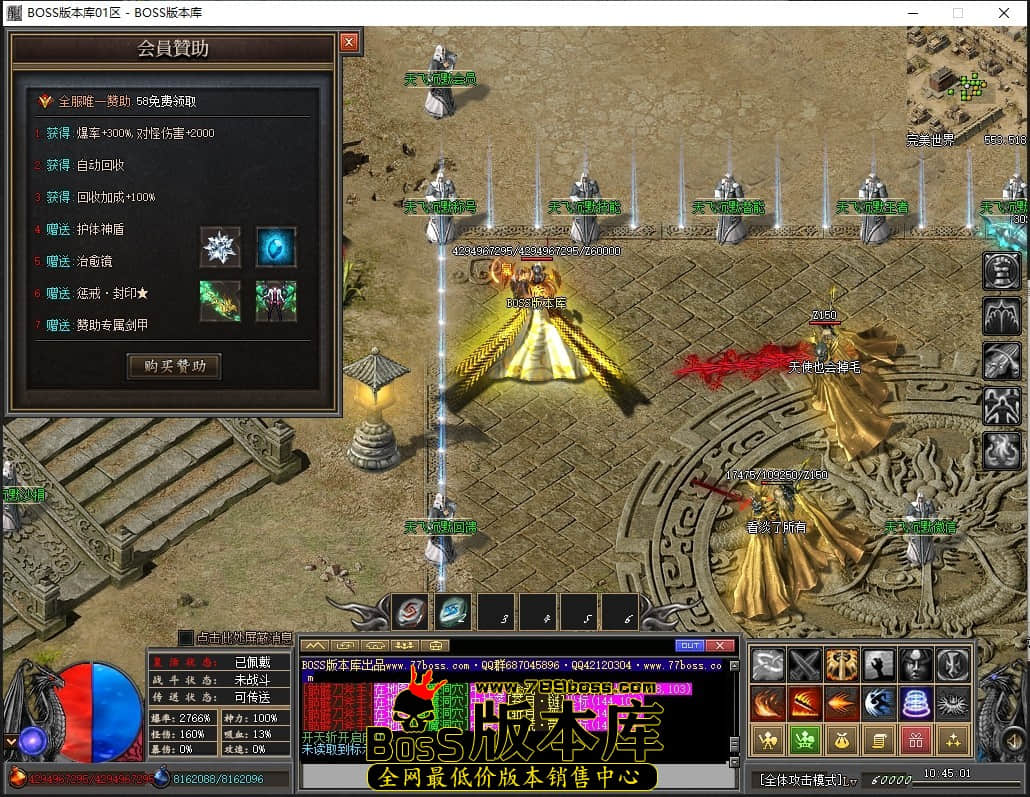Close the 会员赞助 sponsorship panel
This screenshot has width=1030, height=797.
[348, 42]
